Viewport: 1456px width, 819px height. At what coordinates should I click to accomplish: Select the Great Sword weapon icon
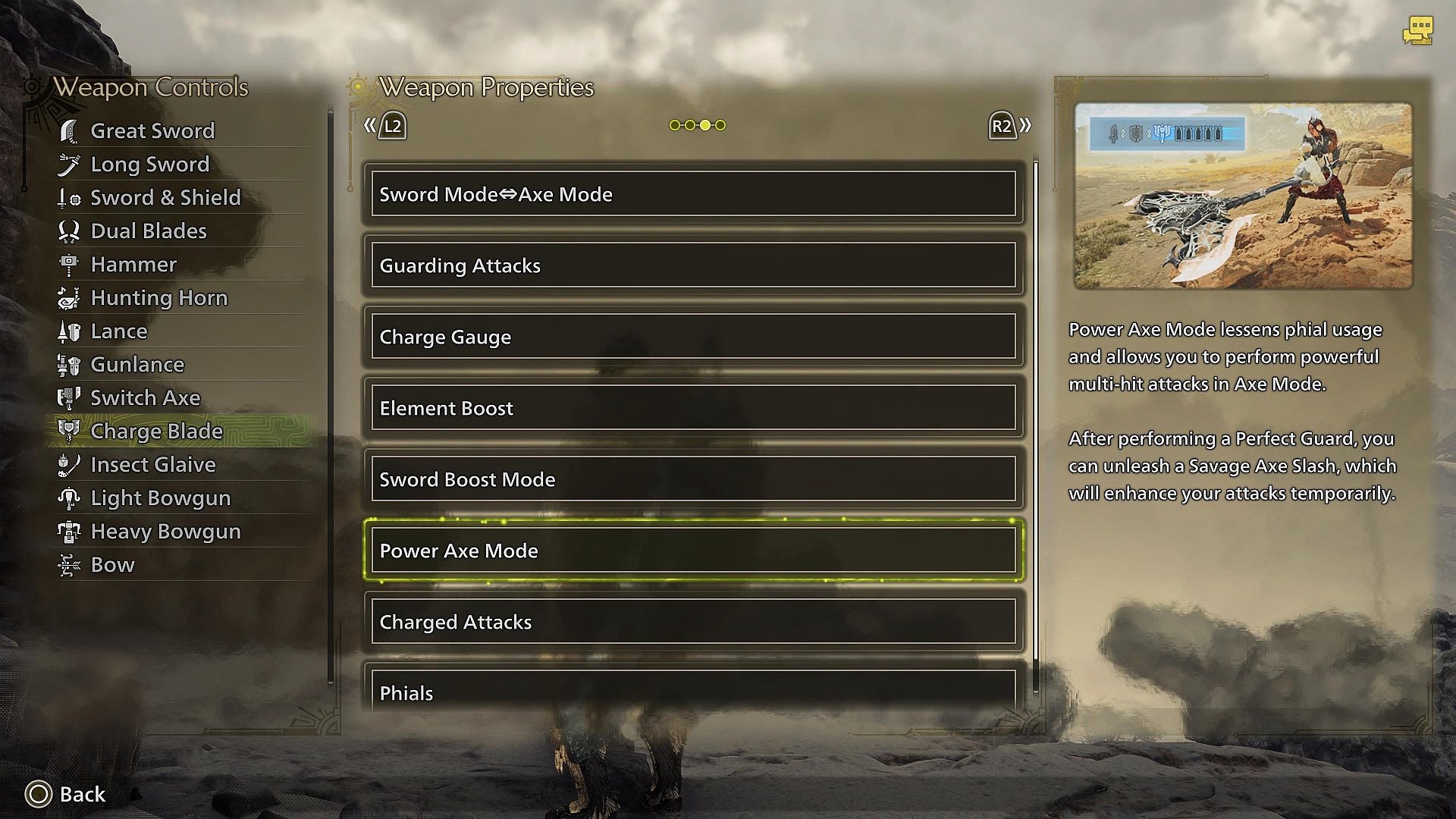click(x=71, y=130)
